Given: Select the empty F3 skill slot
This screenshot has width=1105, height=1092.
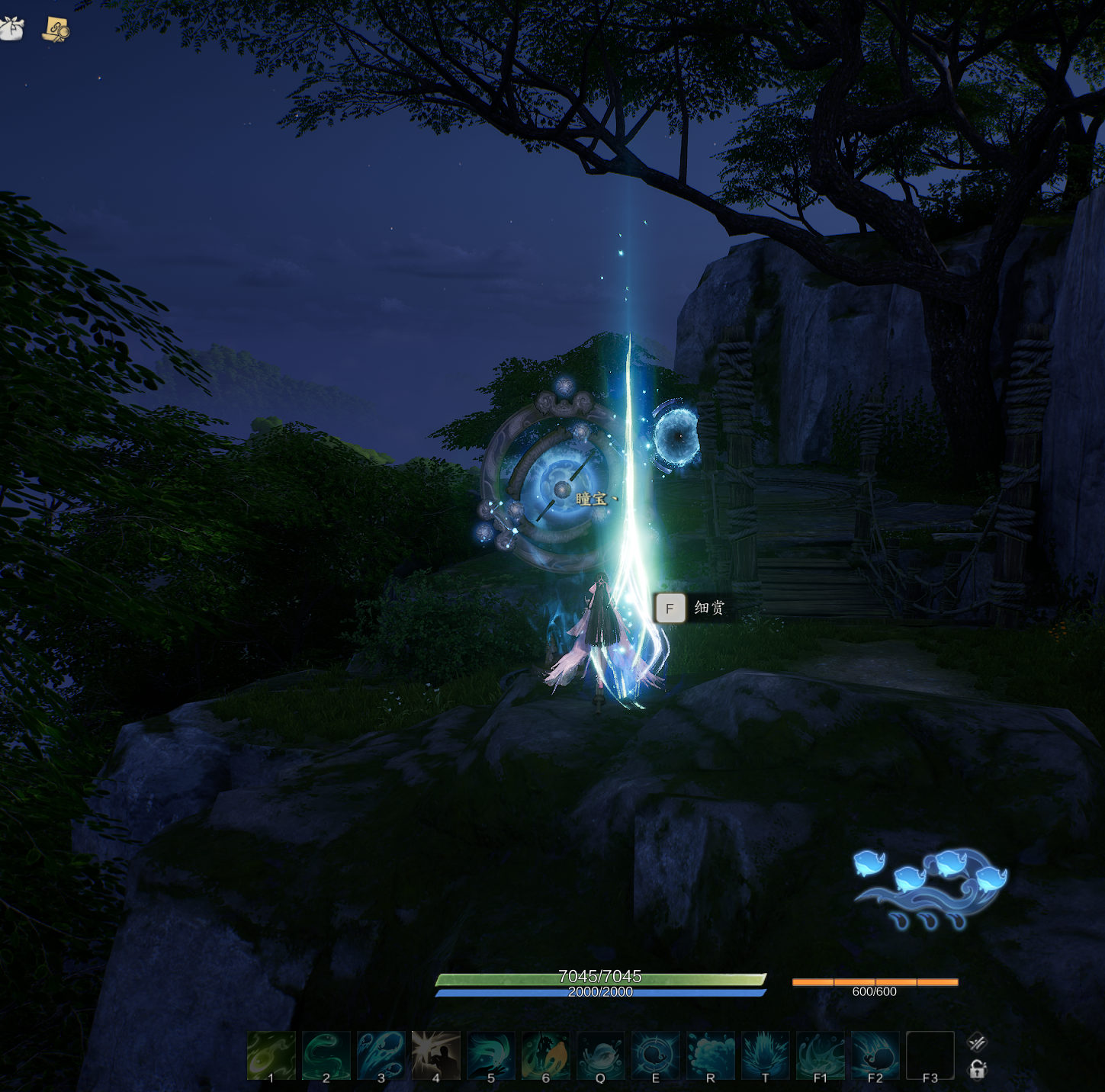Looking at the screenshot, I should tap(930, 1055).
